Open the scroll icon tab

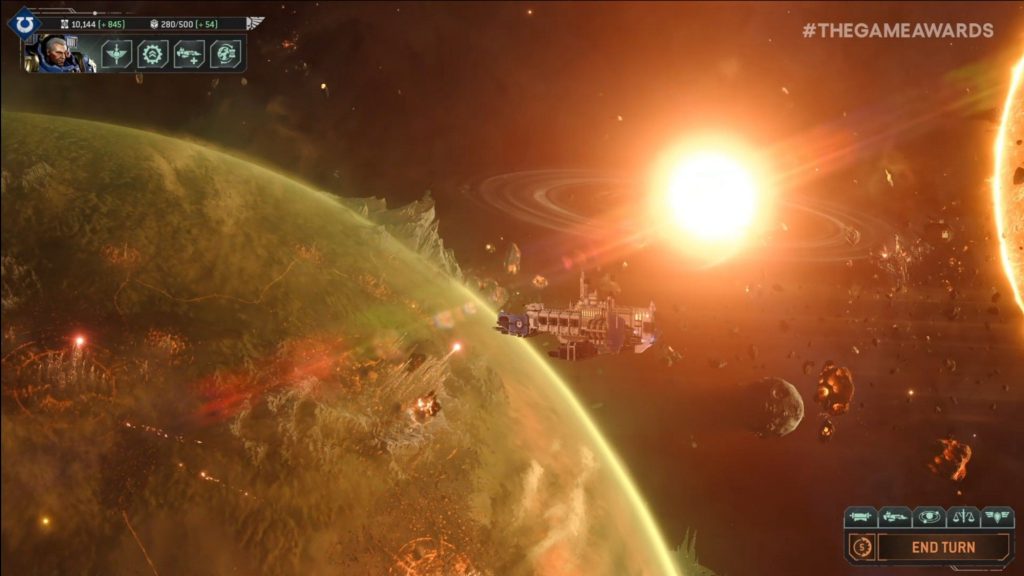861,517
